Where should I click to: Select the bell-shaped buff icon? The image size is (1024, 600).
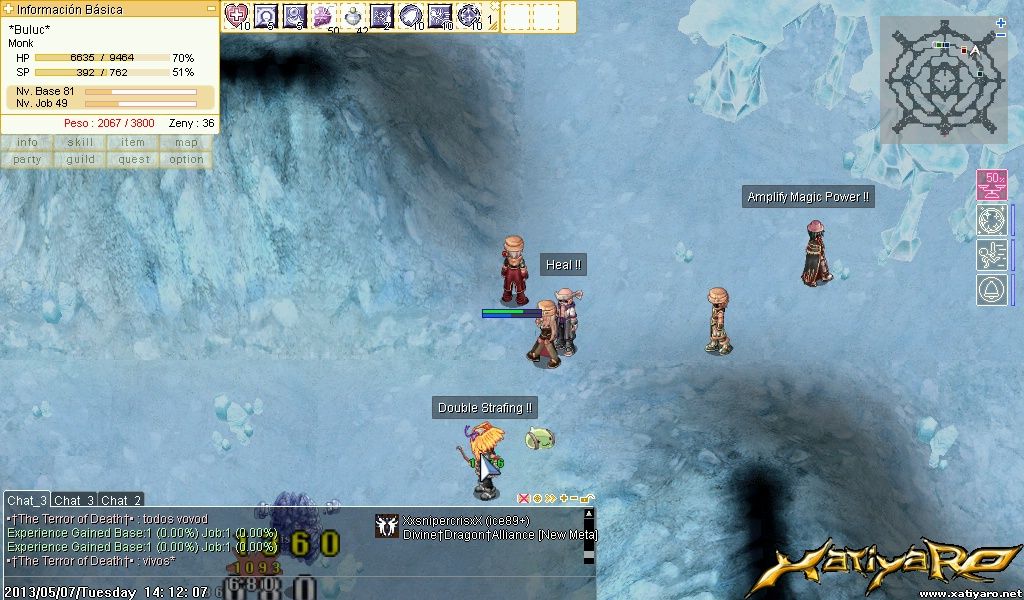tap(991, 290)
